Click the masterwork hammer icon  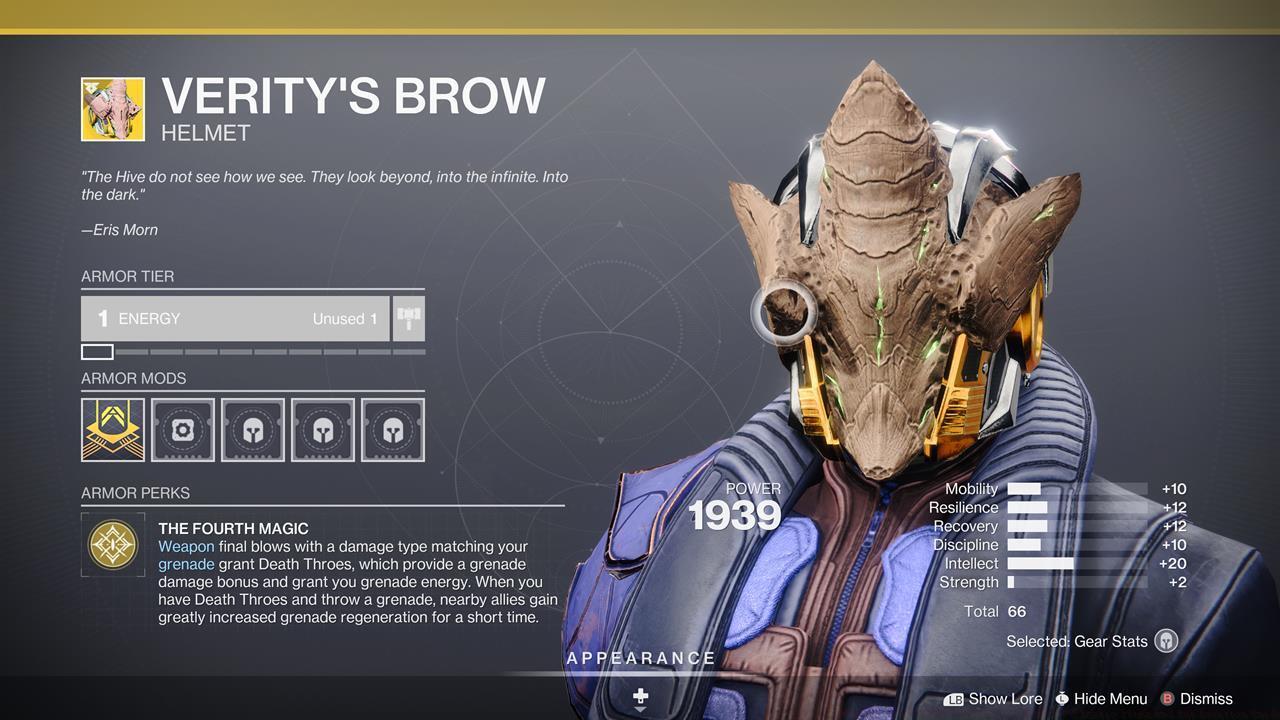coord(408,318)
